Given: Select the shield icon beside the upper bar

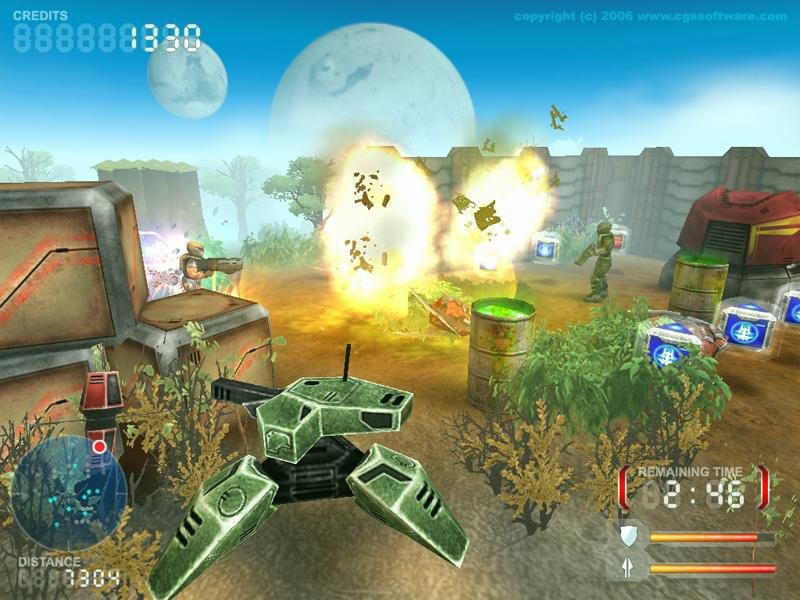Looking at the screenshot, I should (x=628, y=538).
